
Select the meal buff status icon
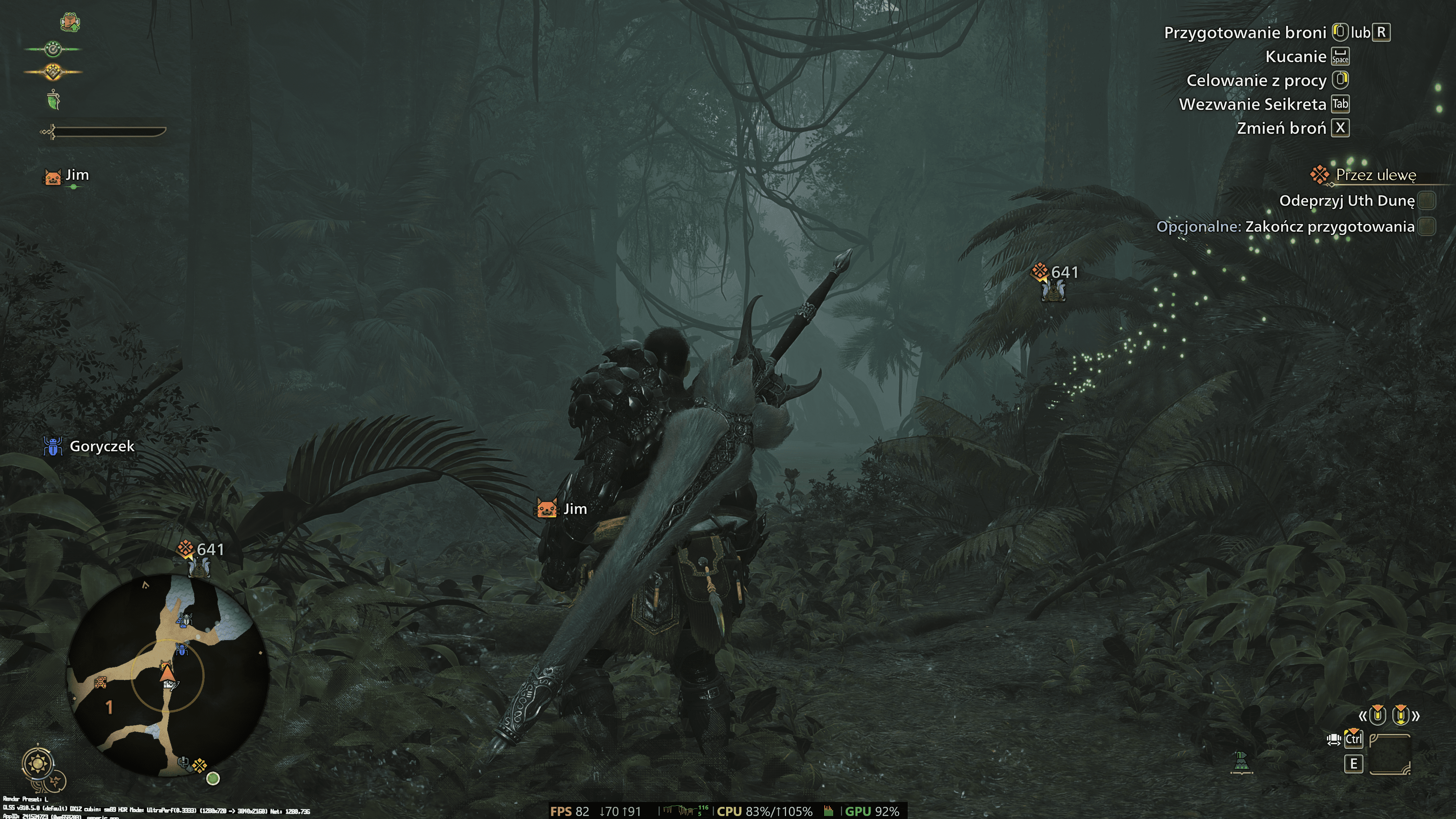(x=70, y=22)
